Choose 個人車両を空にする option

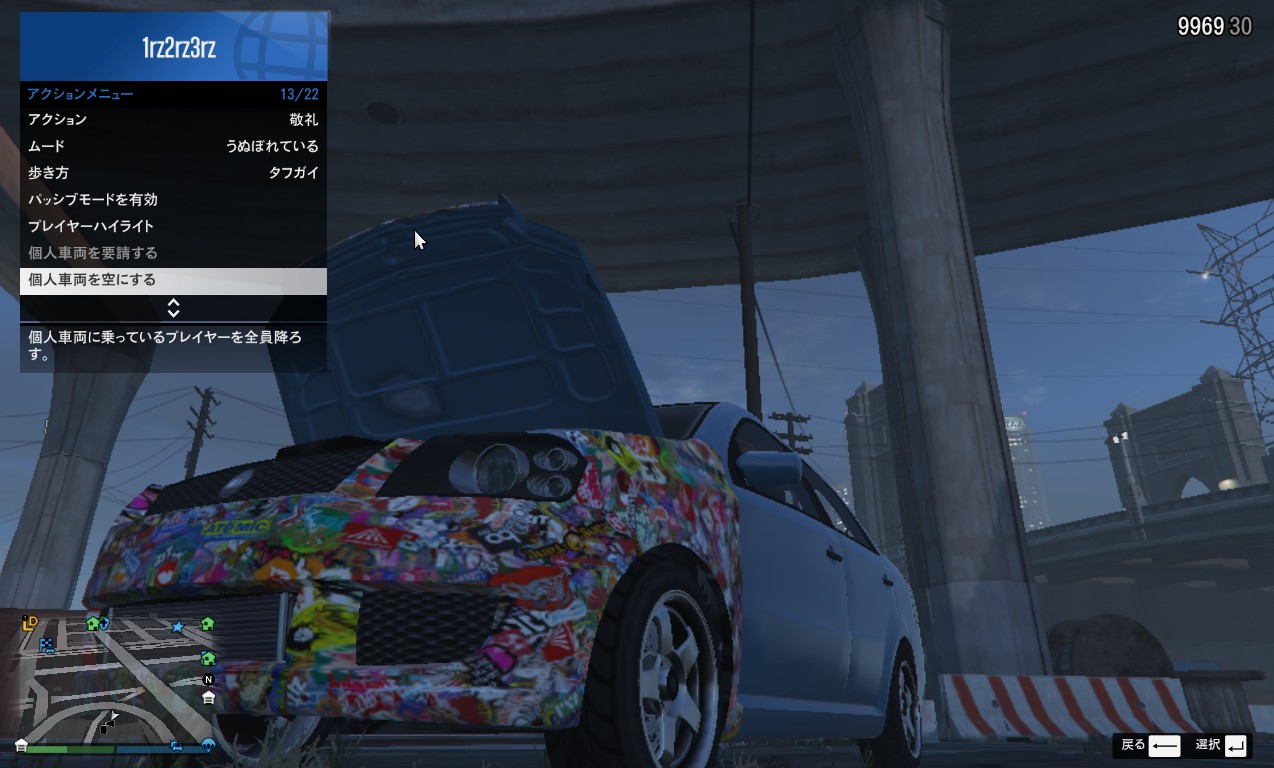173,281
